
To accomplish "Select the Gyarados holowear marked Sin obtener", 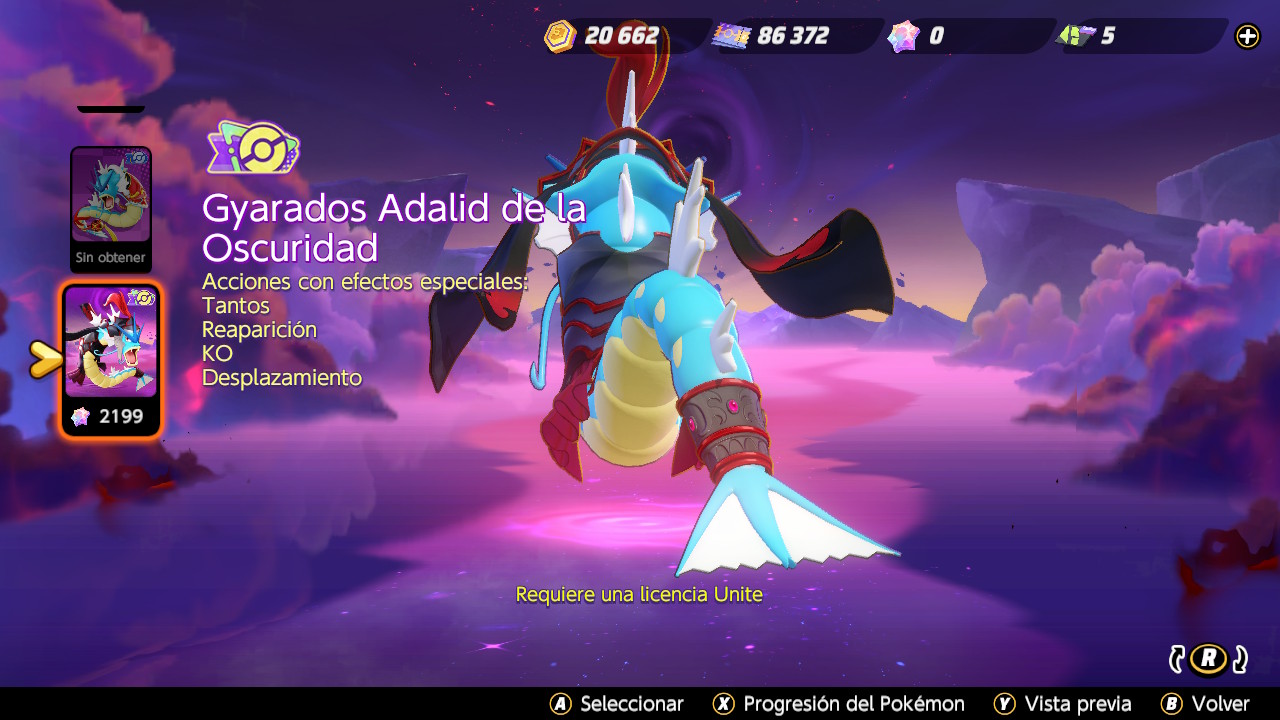I will (111, 207).
